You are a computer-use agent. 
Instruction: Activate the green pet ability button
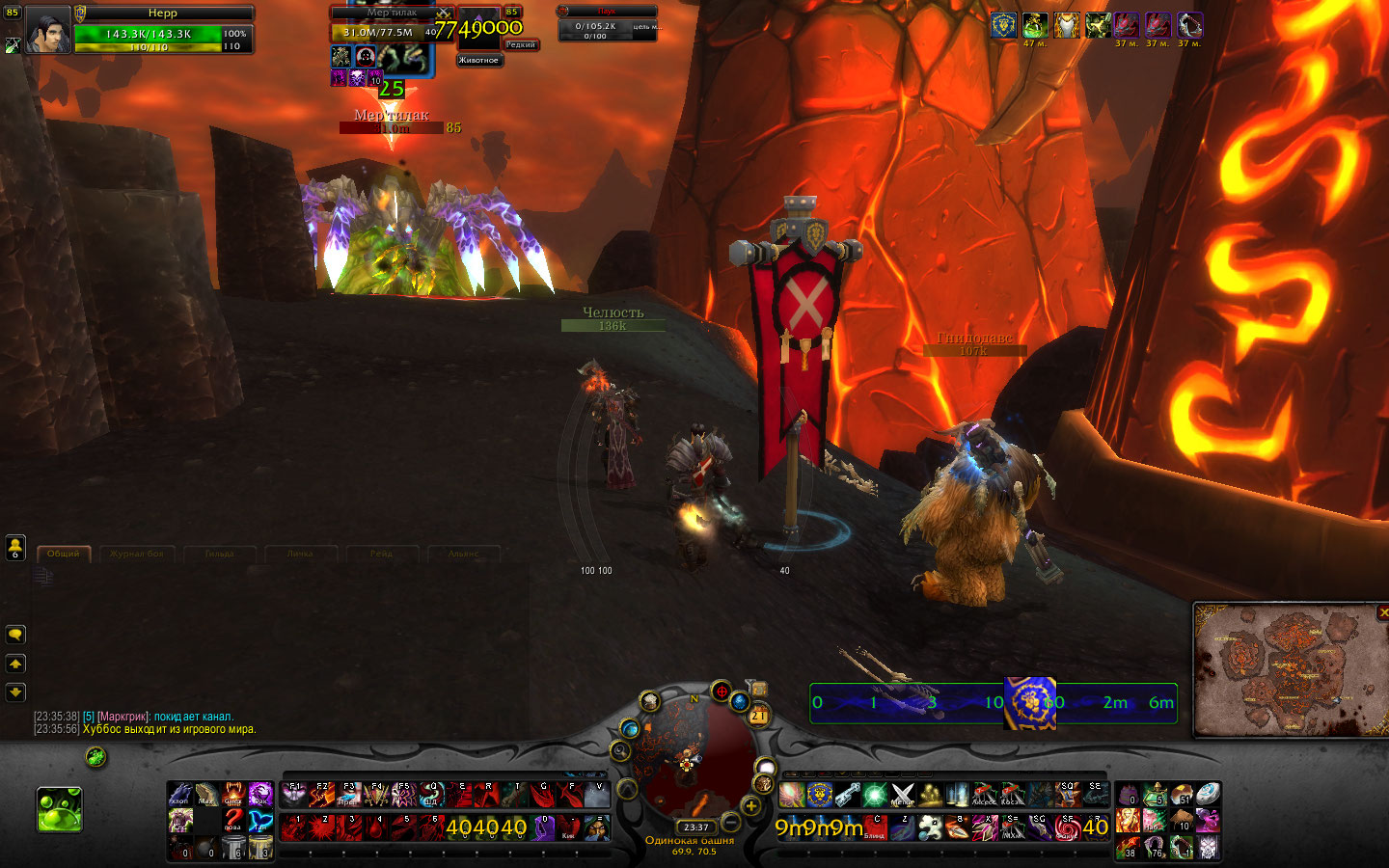60,808
